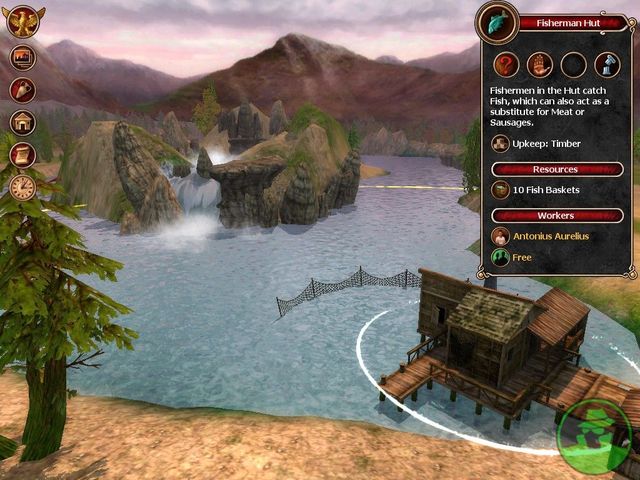Click the green compass in the corner
Image resolution: width=640 pixels, height=480 pixels.
point(597,438)
